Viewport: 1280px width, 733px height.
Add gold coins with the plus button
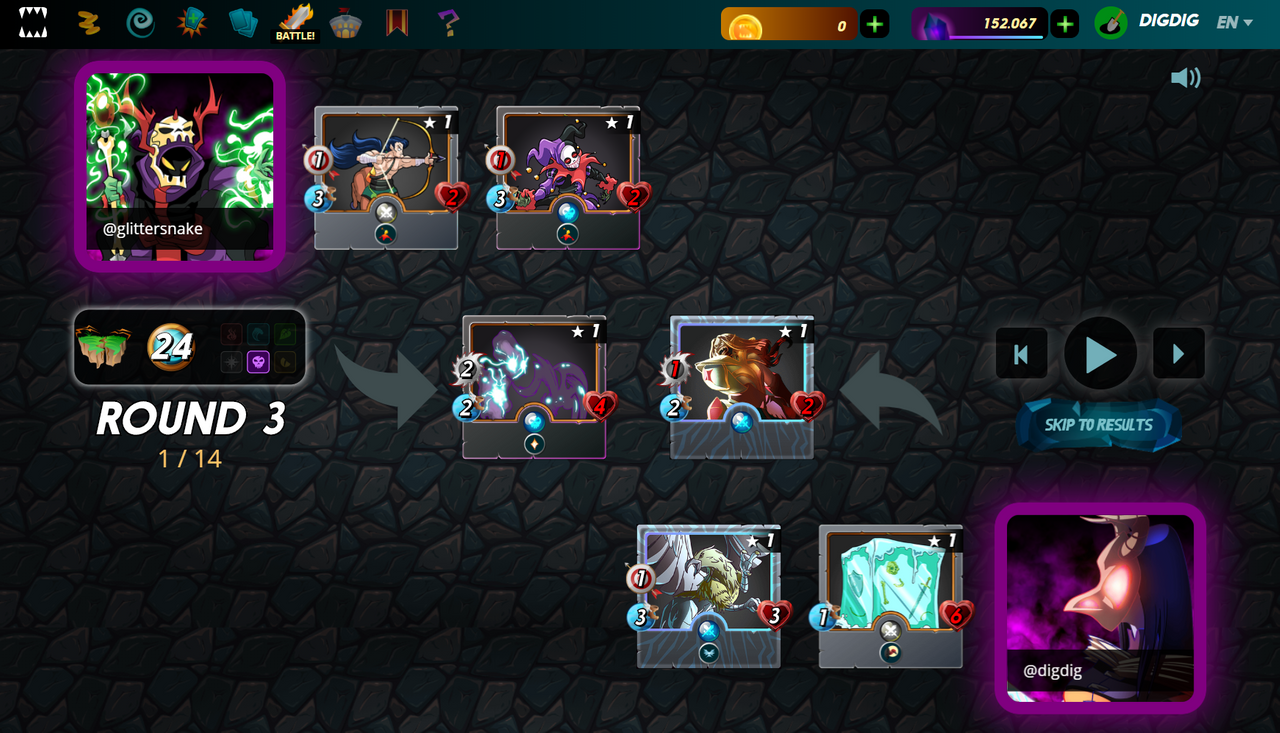coord(875,24)
